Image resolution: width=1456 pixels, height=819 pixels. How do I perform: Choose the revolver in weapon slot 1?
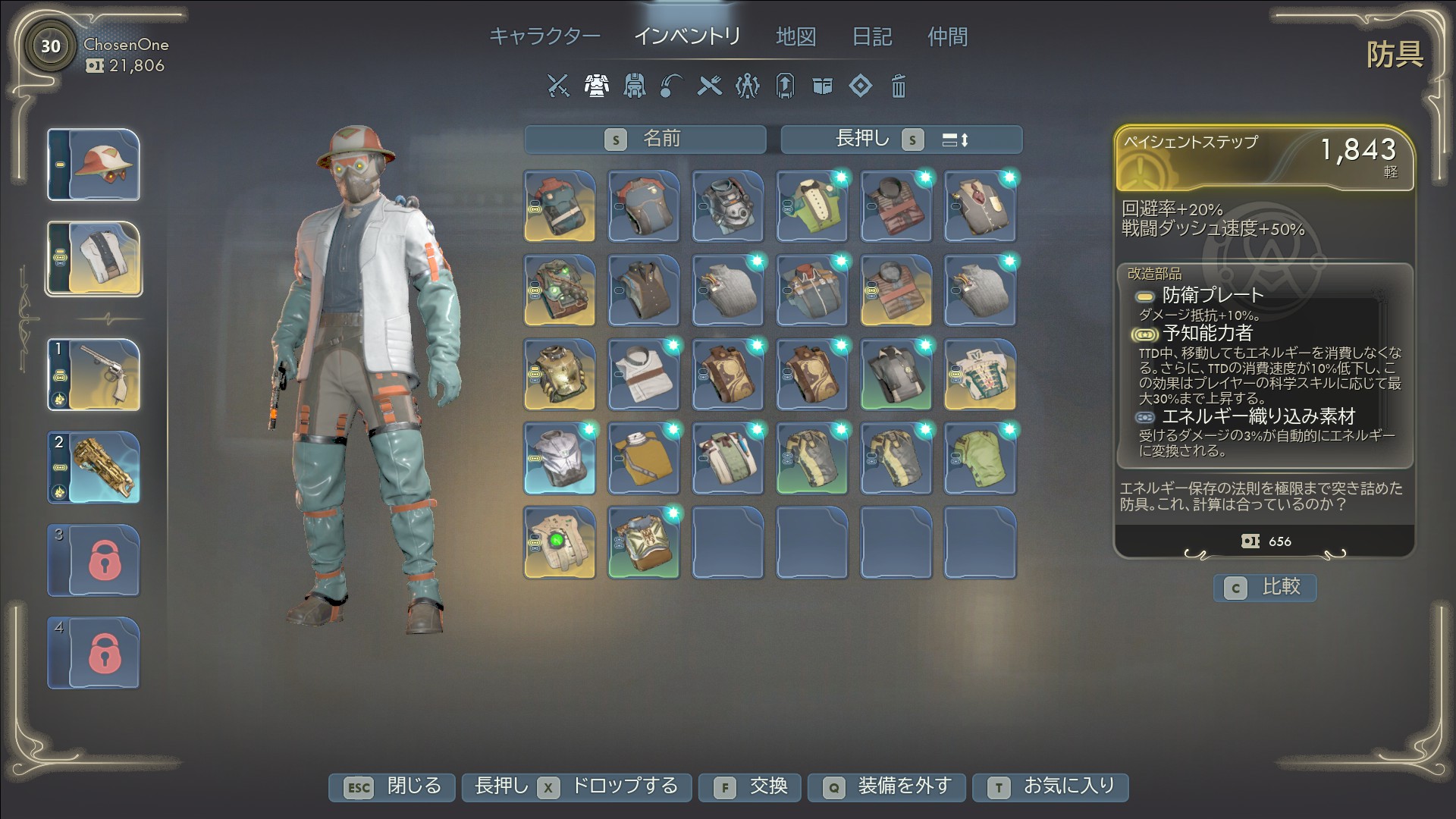(x=94, y=375)
